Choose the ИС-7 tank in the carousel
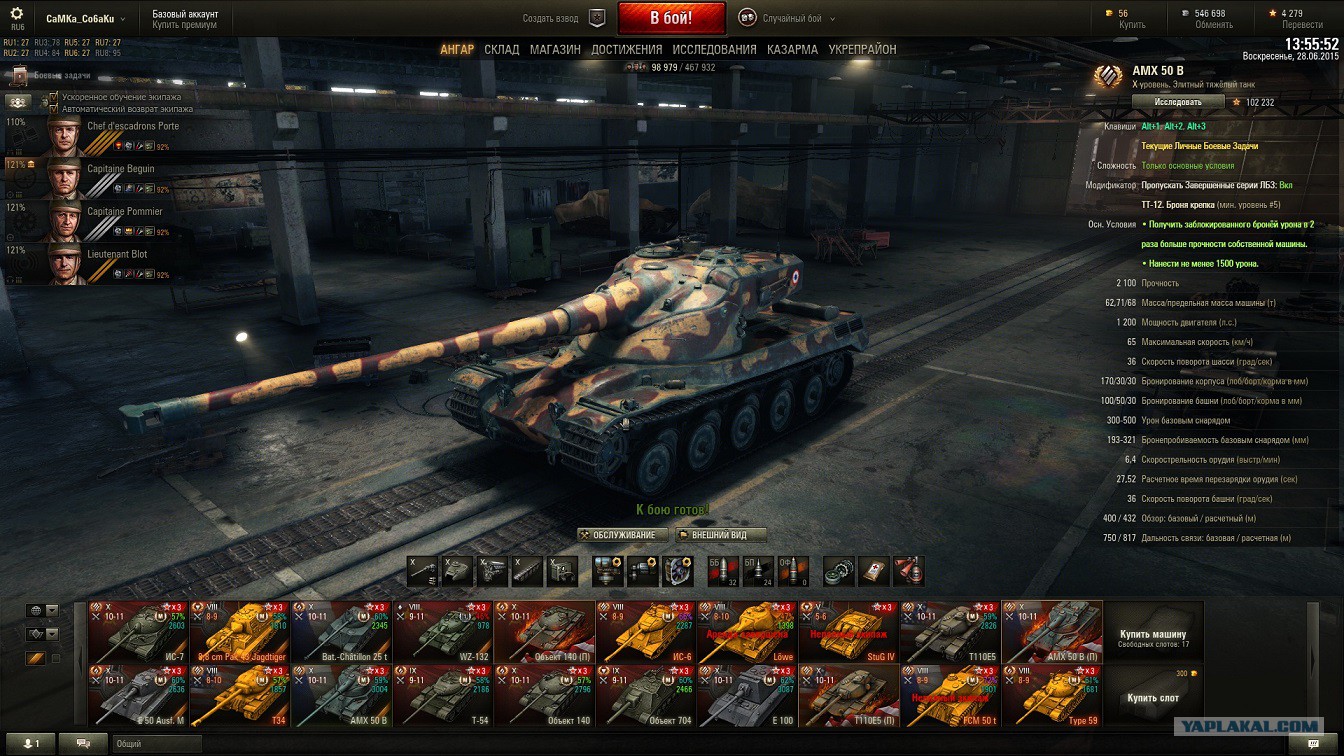Screen dimensions: 1344x756 (138, 632)
